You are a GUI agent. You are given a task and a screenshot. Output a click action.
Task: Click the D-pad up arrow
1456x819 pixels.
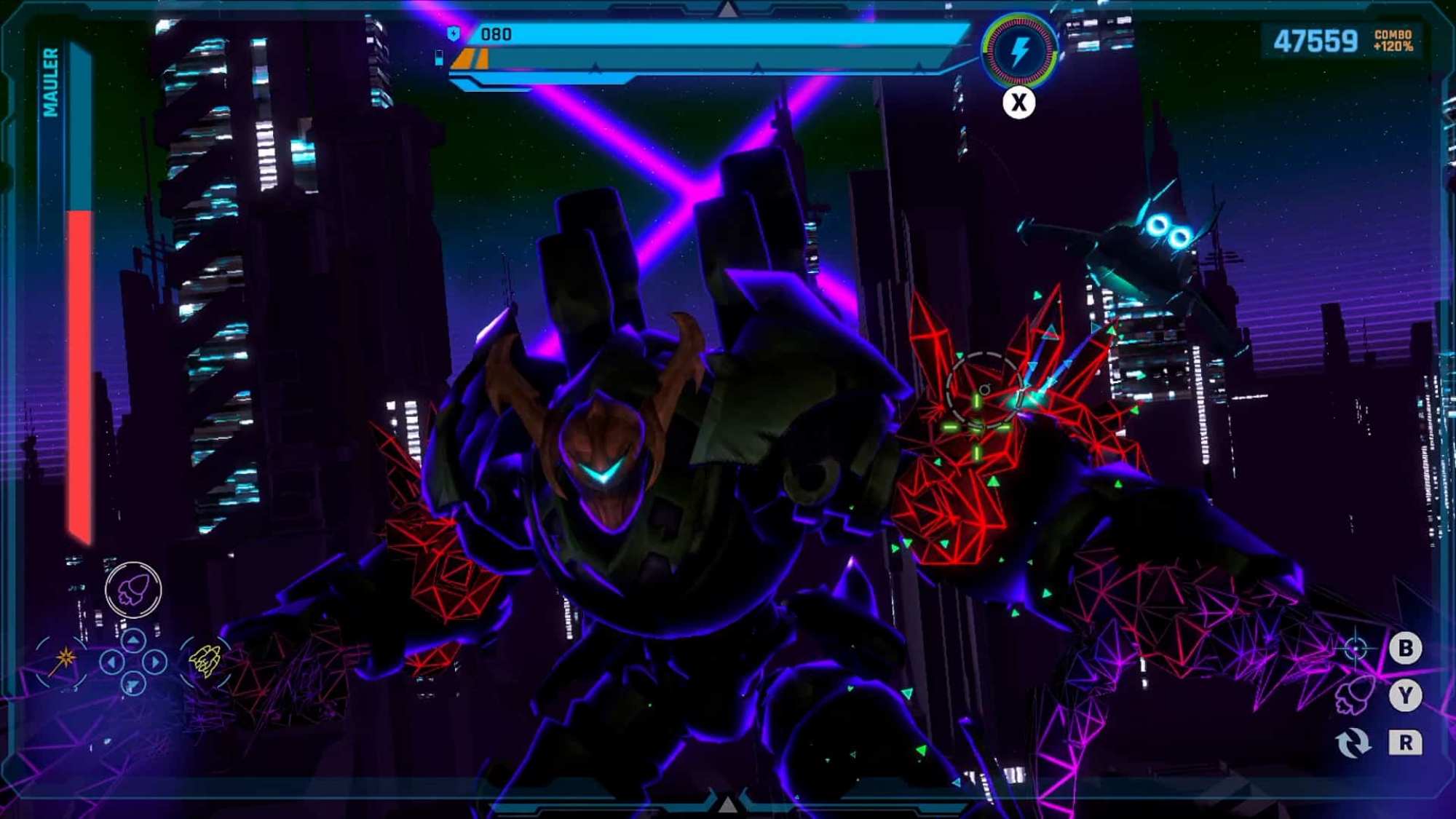132,641
